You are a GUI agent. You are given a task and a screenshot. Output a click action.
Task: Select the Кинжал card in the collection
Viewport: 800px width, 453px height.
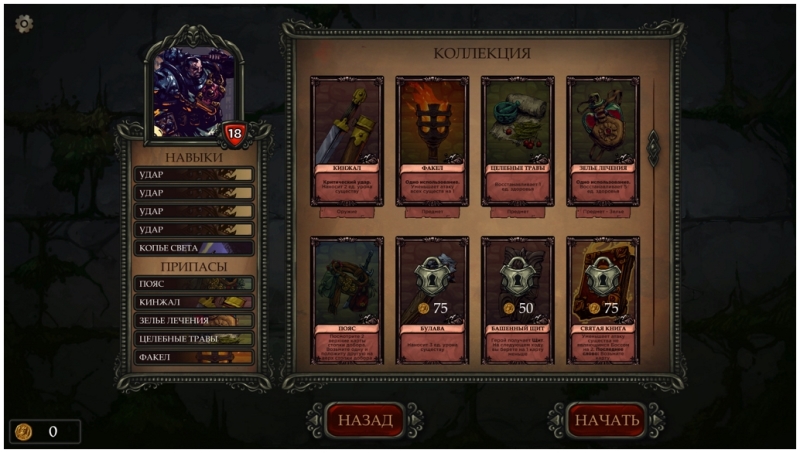click(346, 141)
